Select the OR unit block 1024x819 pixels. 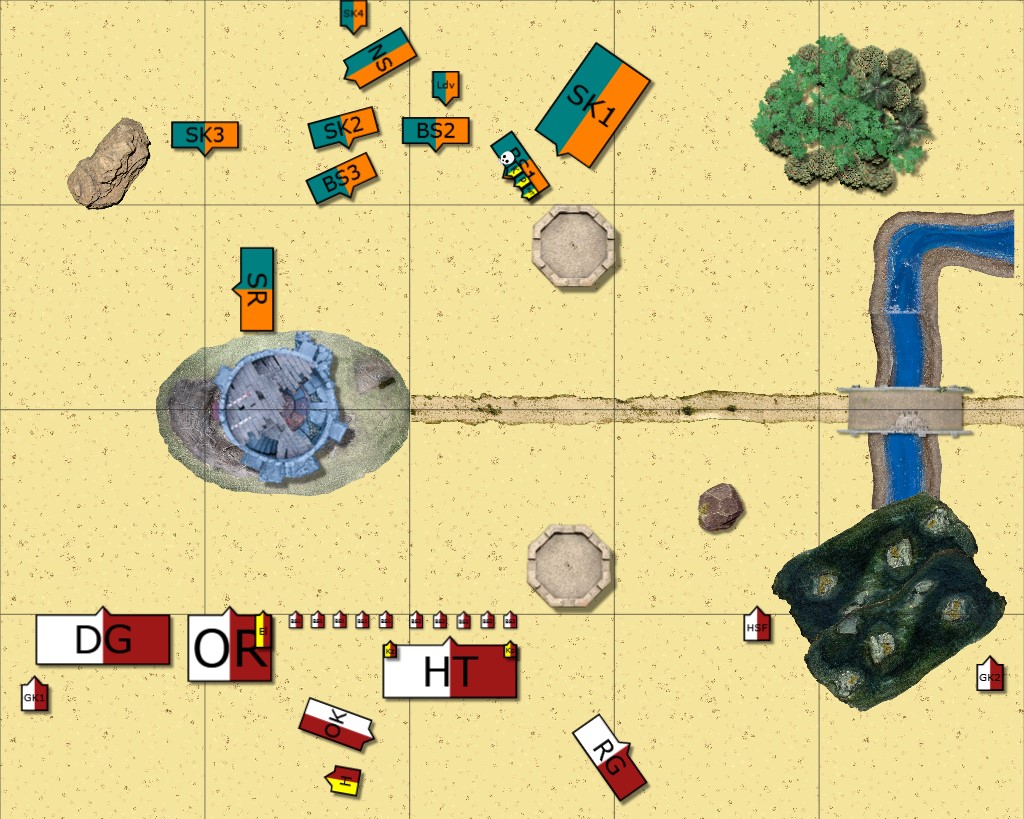pos(230,649)
